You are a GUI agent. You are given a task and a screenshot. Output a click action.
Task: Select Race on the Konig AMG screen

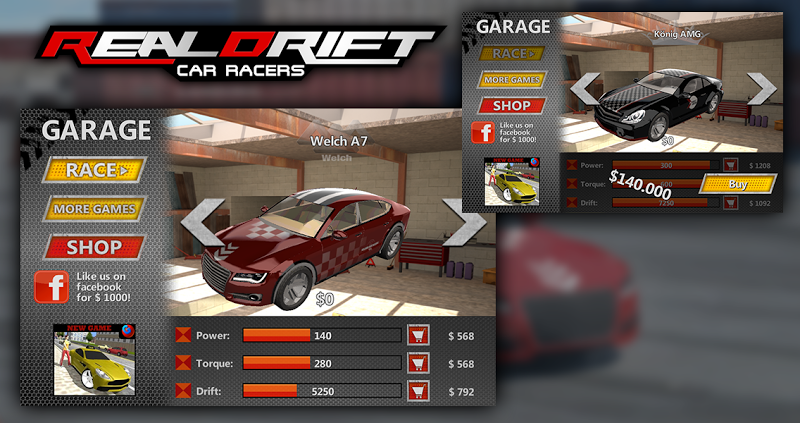(513, 53)
